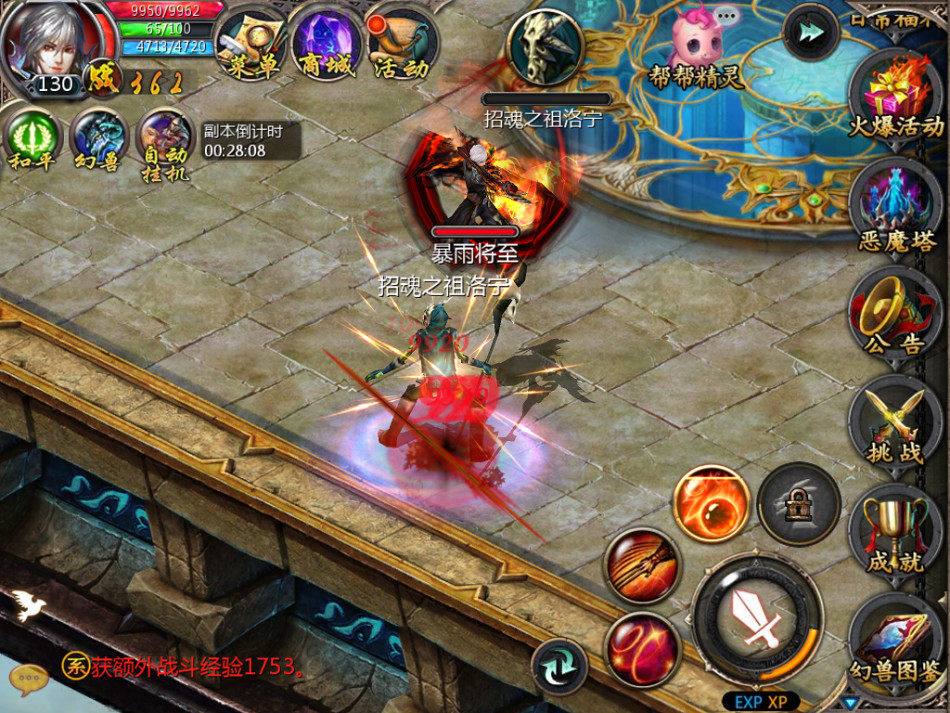Collapse the side menu with the double-arrow button
Screen dimensions: 950x713
coord(811,32)
